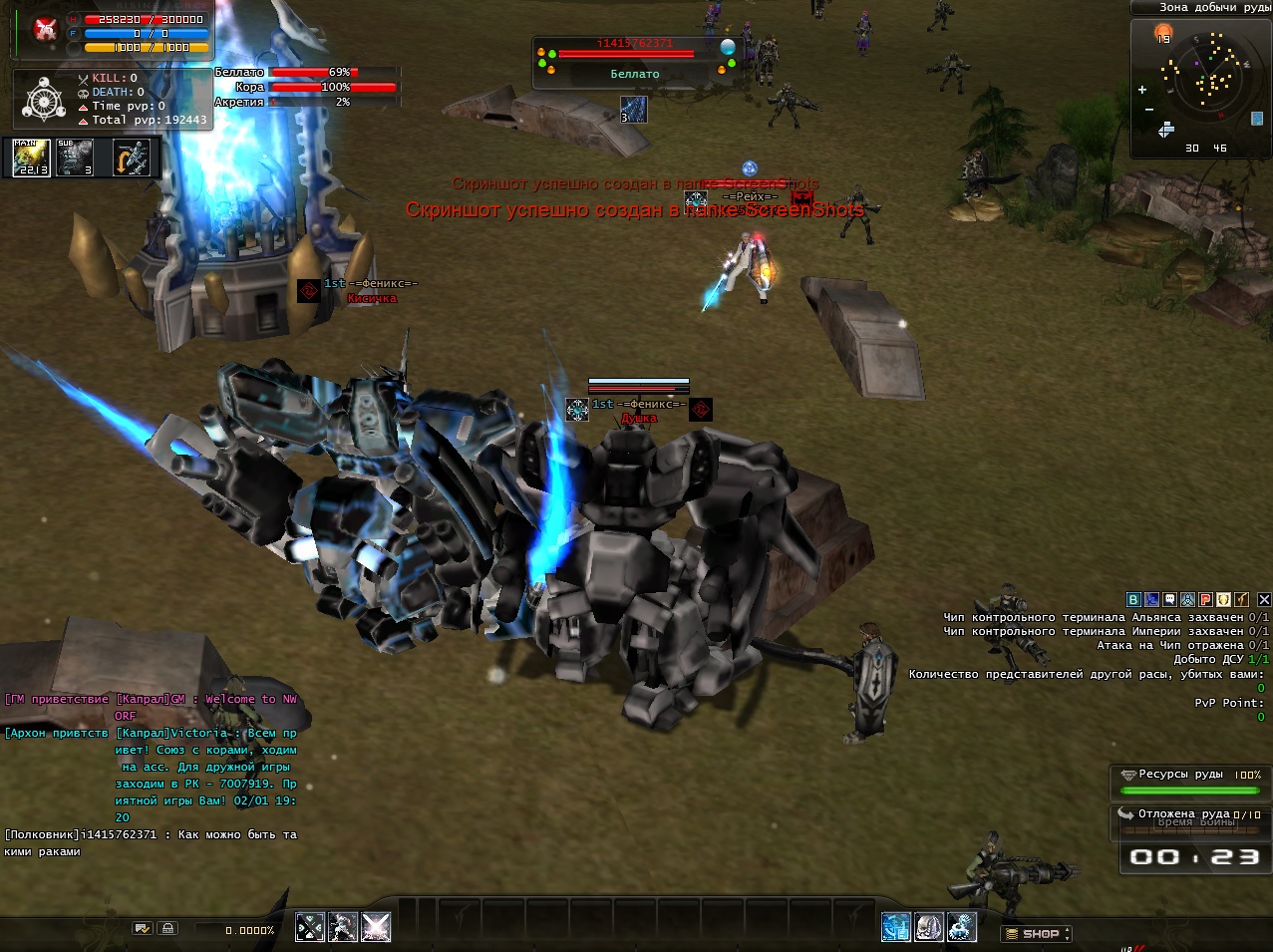Close the quest tracker with the X
Viewport: 1273px width, 952px height.
pos(1264,599)
